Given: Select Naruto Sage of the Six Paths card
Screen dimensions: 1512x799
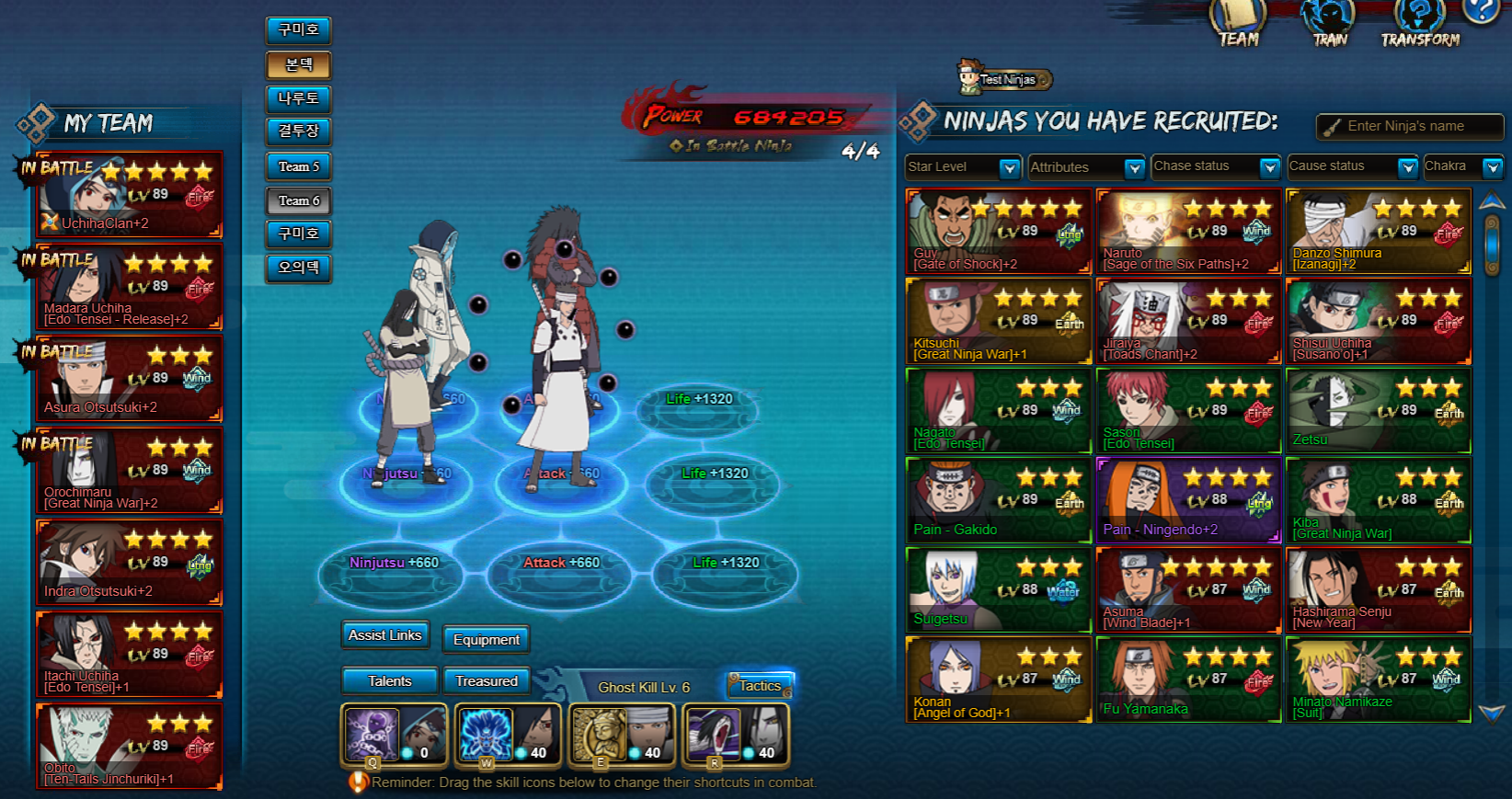Looking at the screenshot, I should tap(1187, 232).
